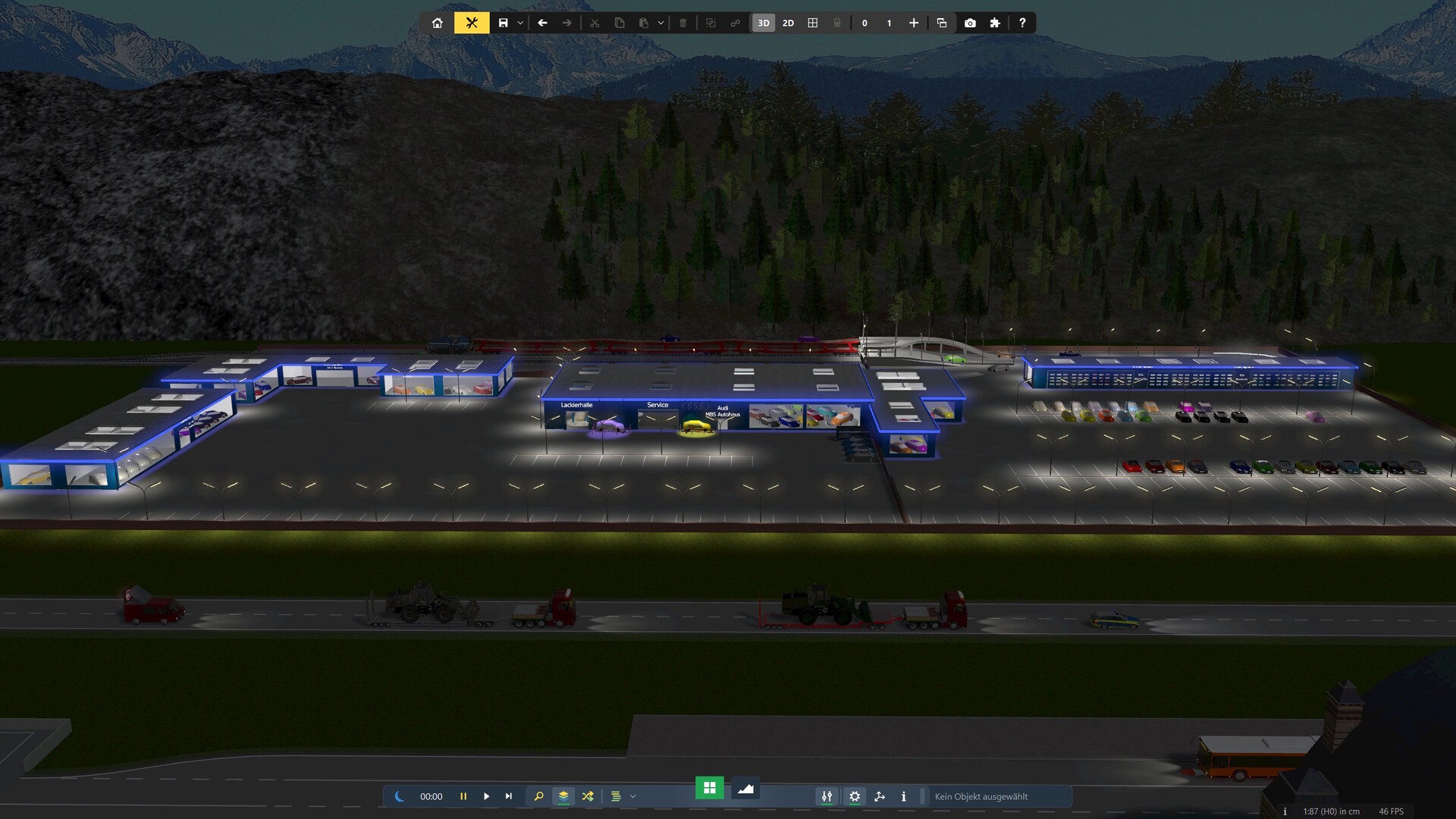Open the puzzle piece plugins menu
1456x819 pixels.
pyautogui.click(x=995, y=23)
